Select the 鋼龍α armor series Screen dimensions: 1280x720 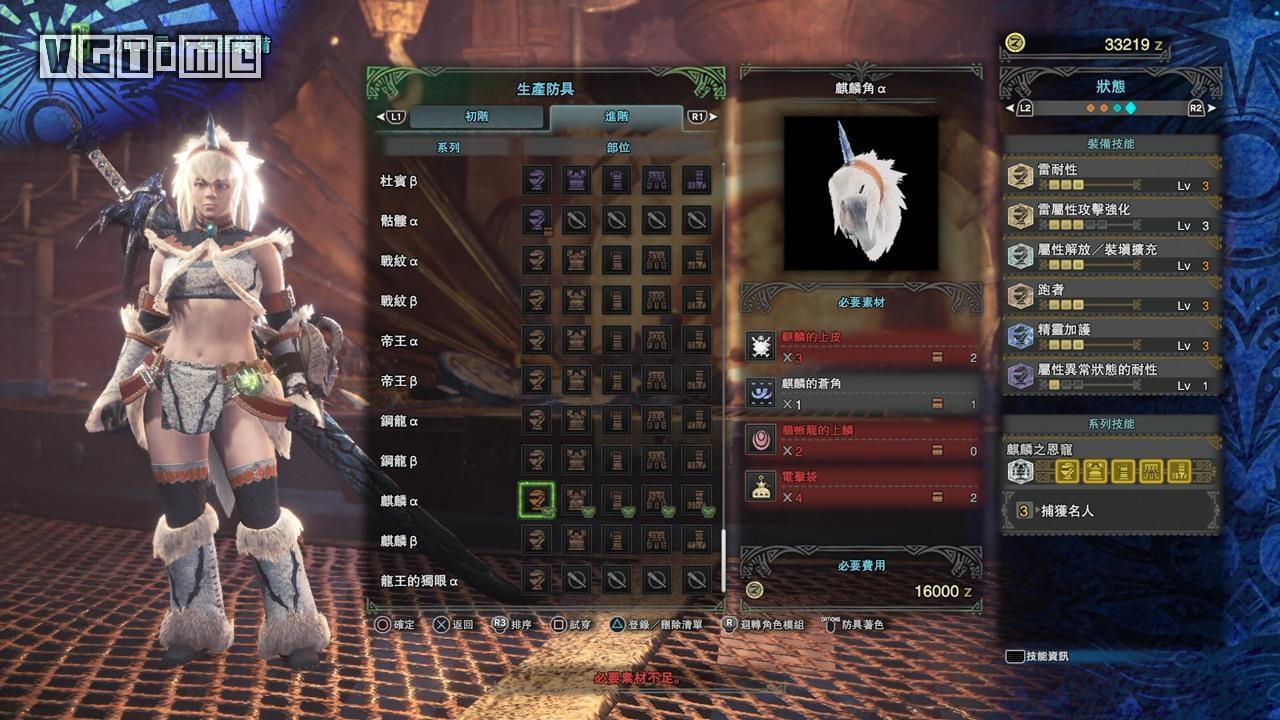tap(397, 421)
